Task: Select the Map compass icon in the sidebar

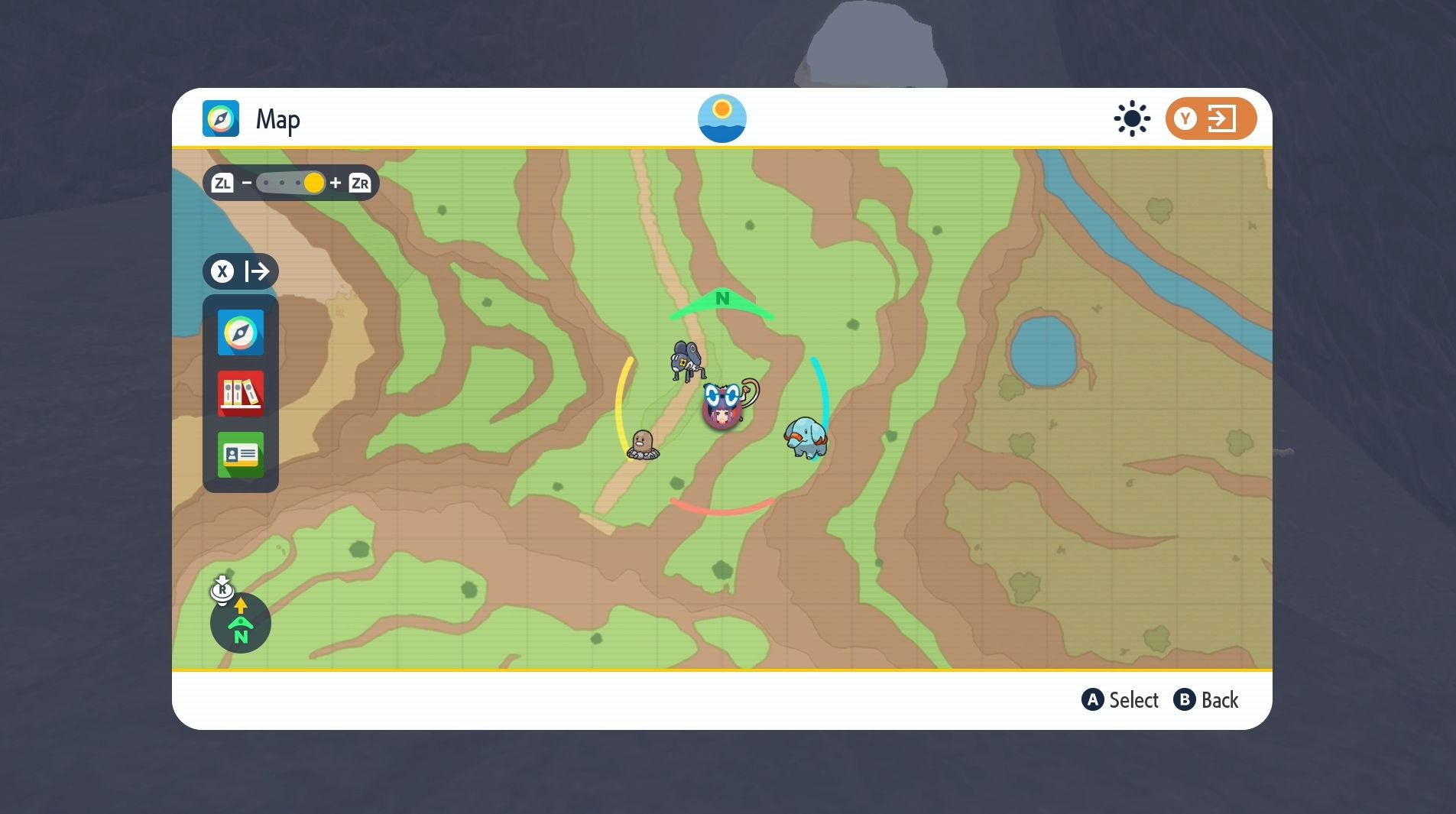Action: (240, 332)
